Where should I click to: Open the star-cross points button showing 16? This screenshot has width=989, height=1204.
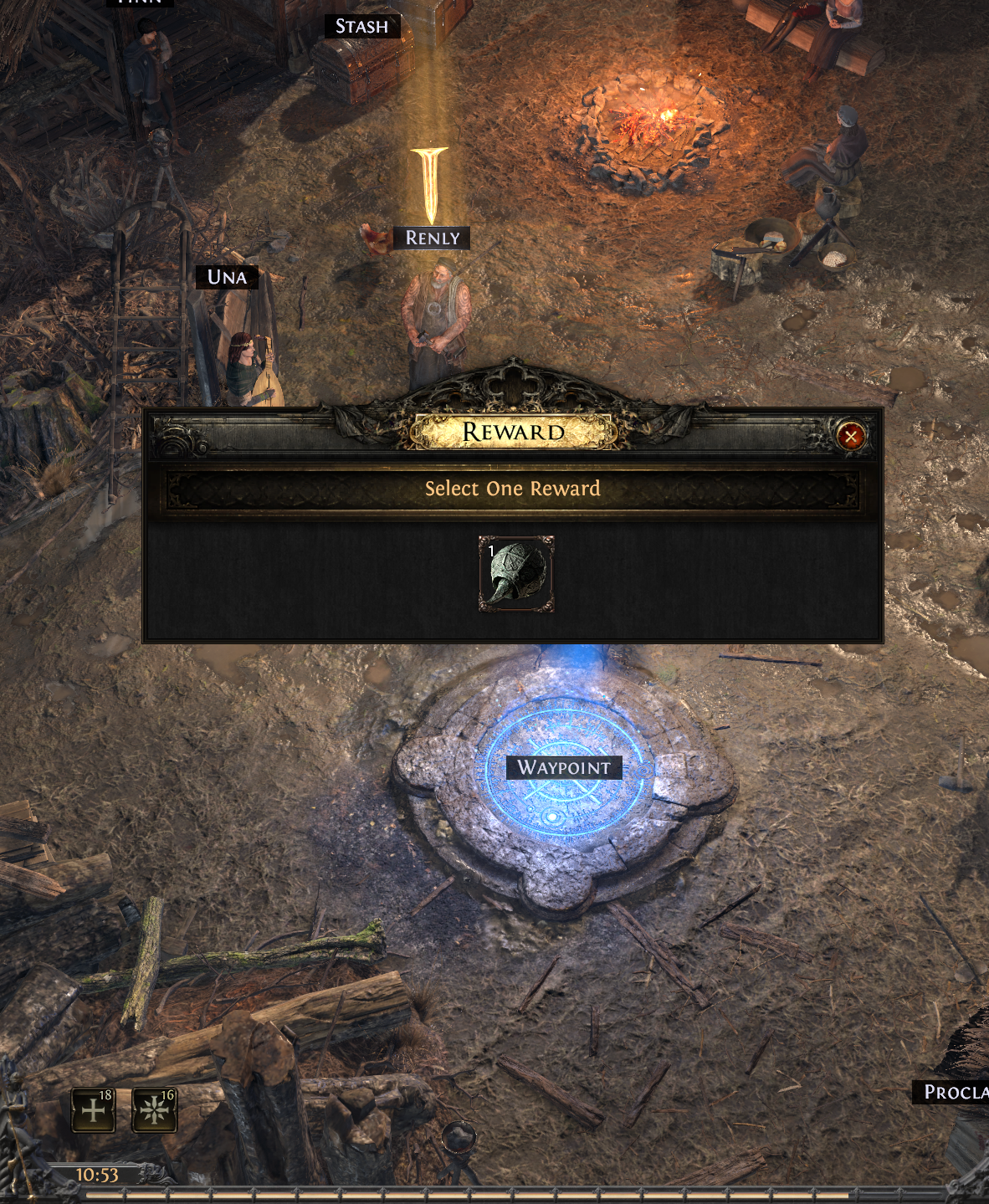(x=155, y=1109)
